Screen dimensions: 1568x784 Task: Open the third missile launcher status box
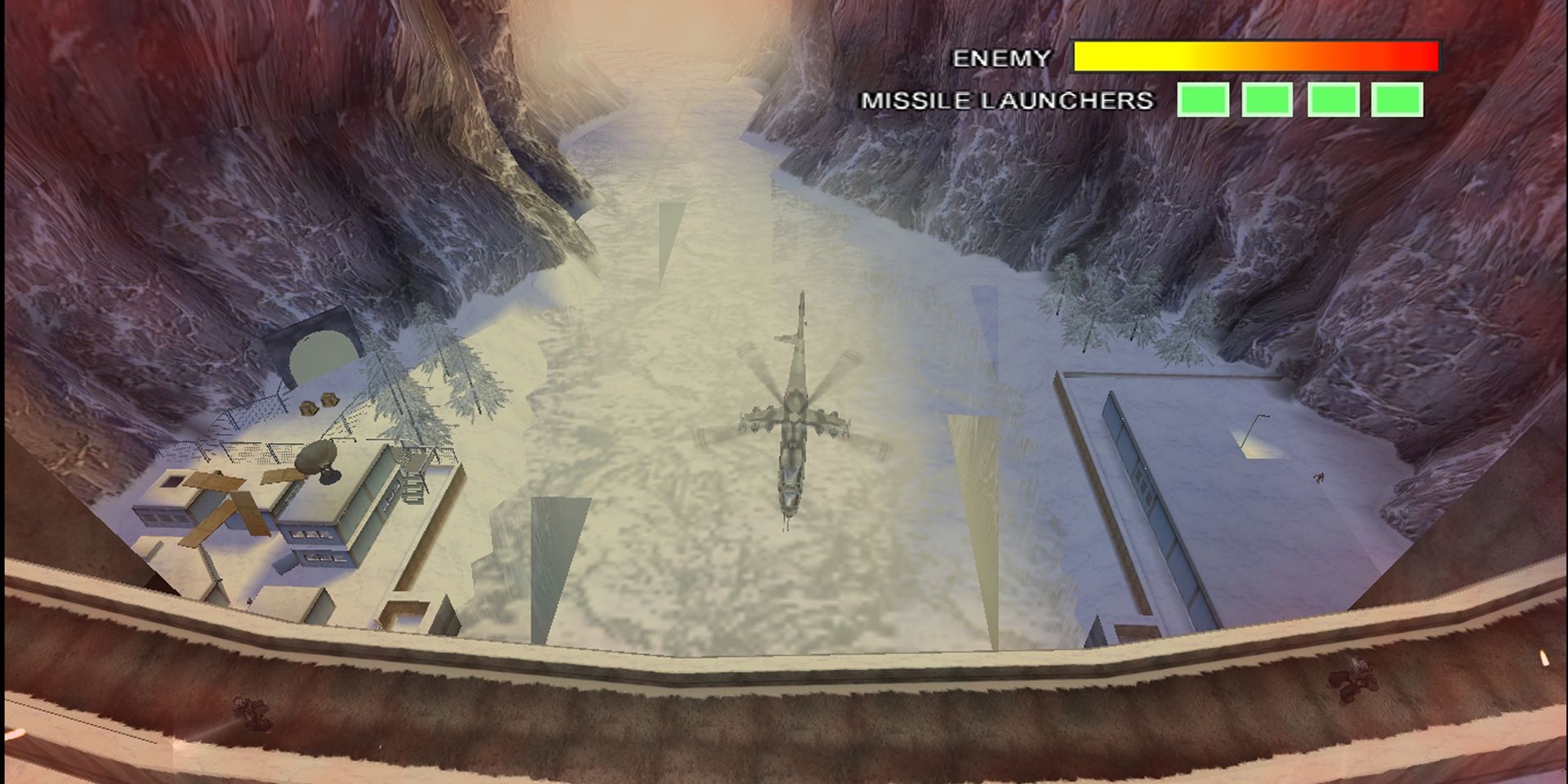tap(1333, 100)
